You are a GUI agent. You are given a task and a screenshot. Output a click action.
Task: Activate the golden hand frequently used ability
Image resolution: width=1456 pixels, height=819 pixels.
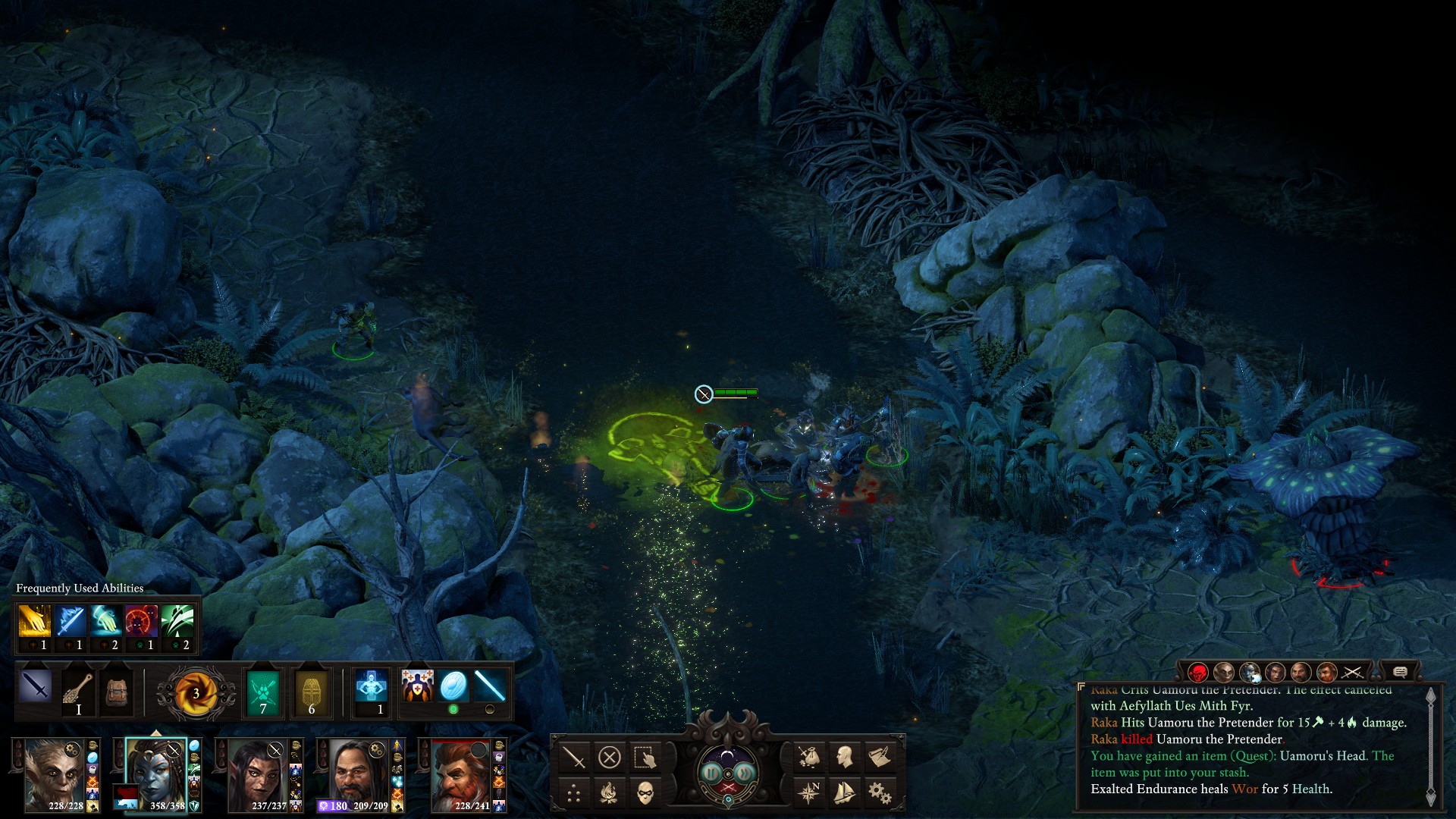pos(34,622)
